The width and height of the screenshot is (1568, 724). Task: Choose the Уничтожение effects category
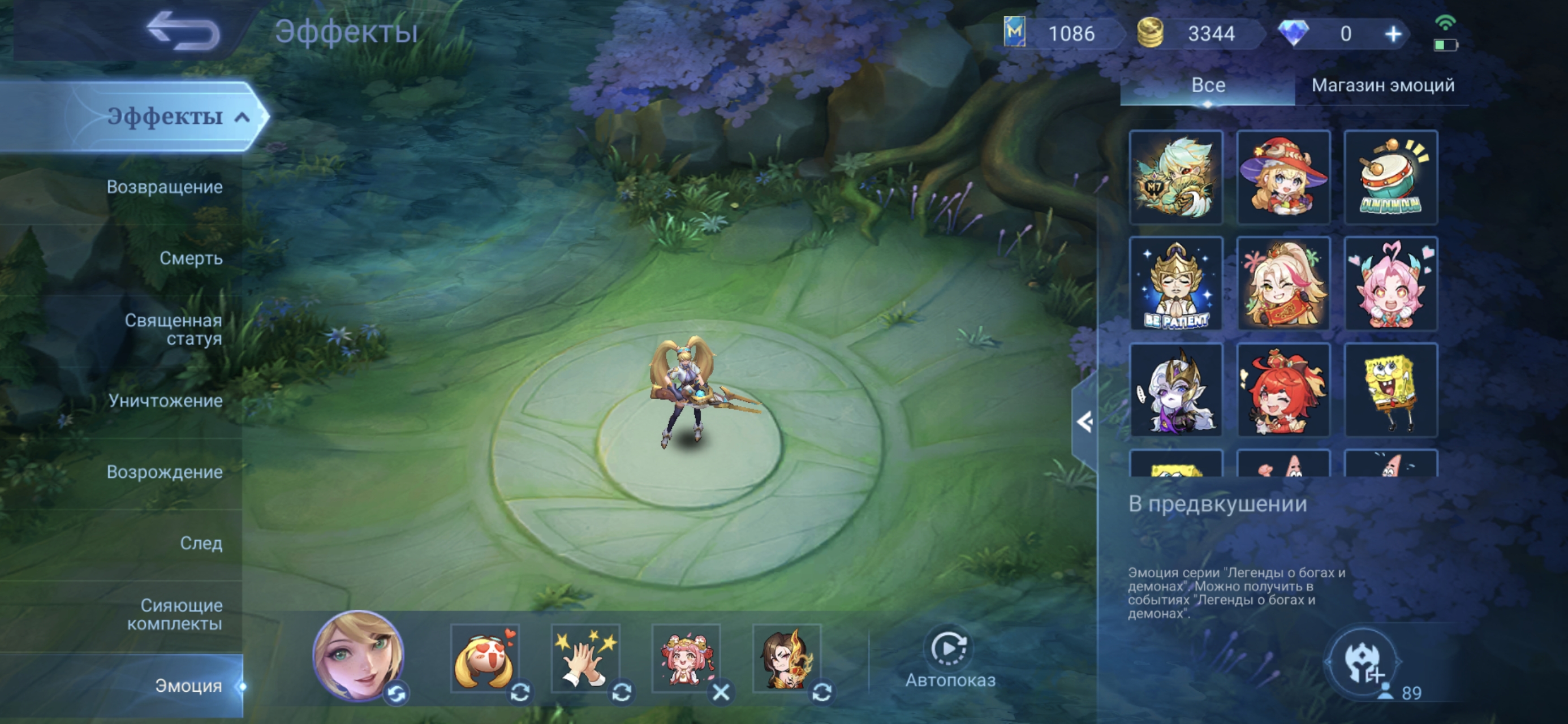pyautogui.click(x=166, y=400)
